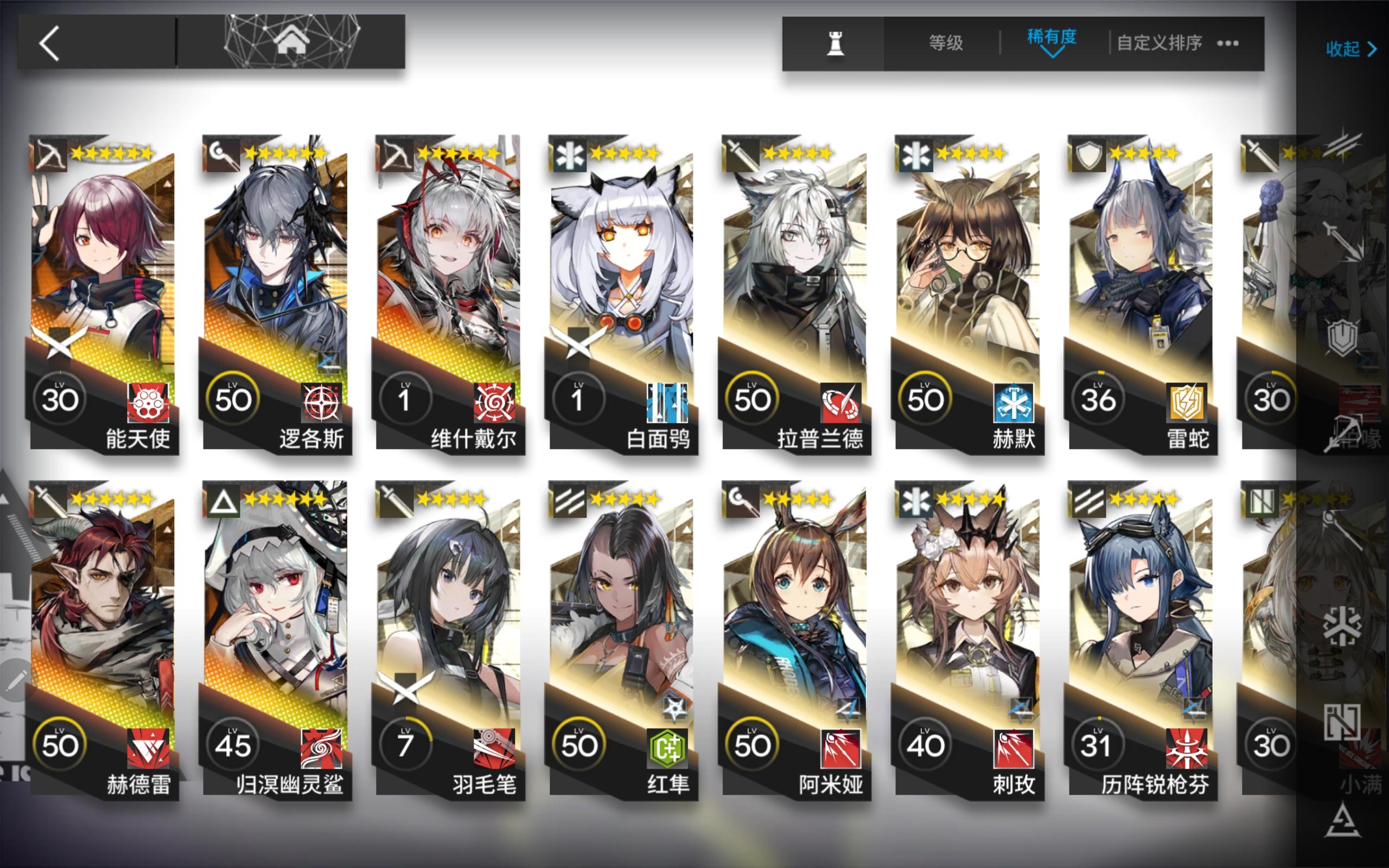Open the "..." extra sorting options
This screenshot has width=1389, height=868.
pos(1228,43)
